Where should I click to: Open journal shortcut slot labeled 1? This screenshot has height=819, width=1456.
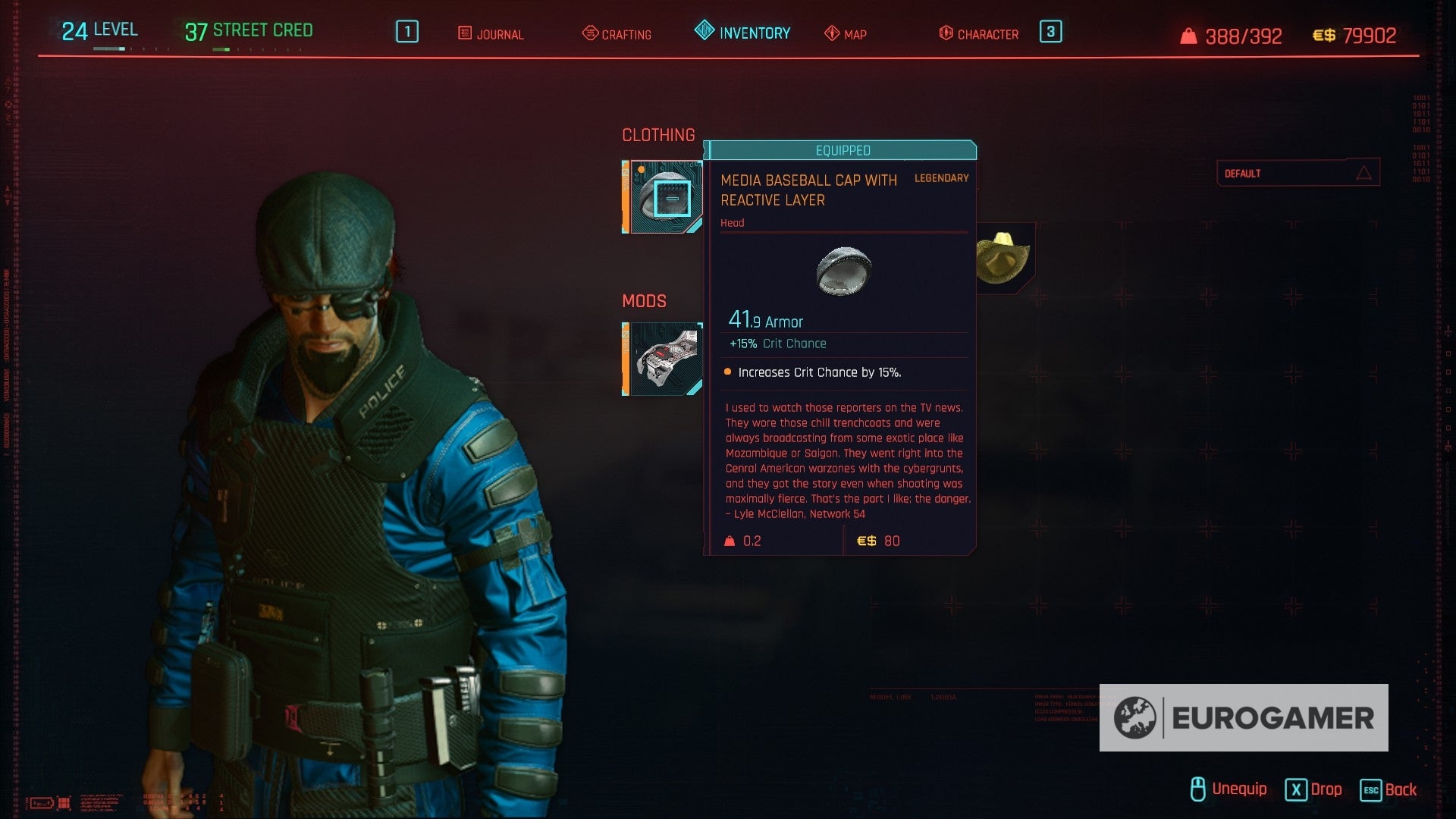pyautogui.click(x=406, y=32)
